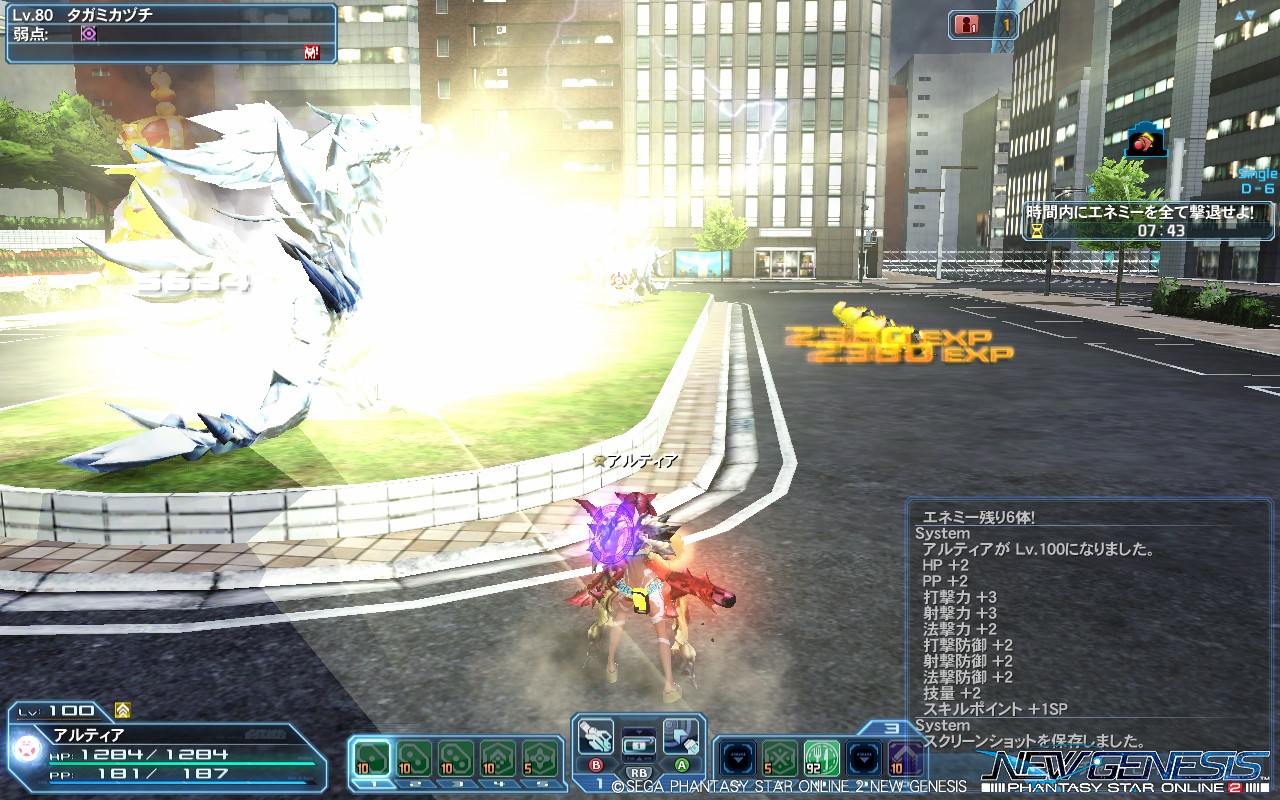
Task: Toggle the minimap zoom-out arrow
Action: coord(1253,14)
